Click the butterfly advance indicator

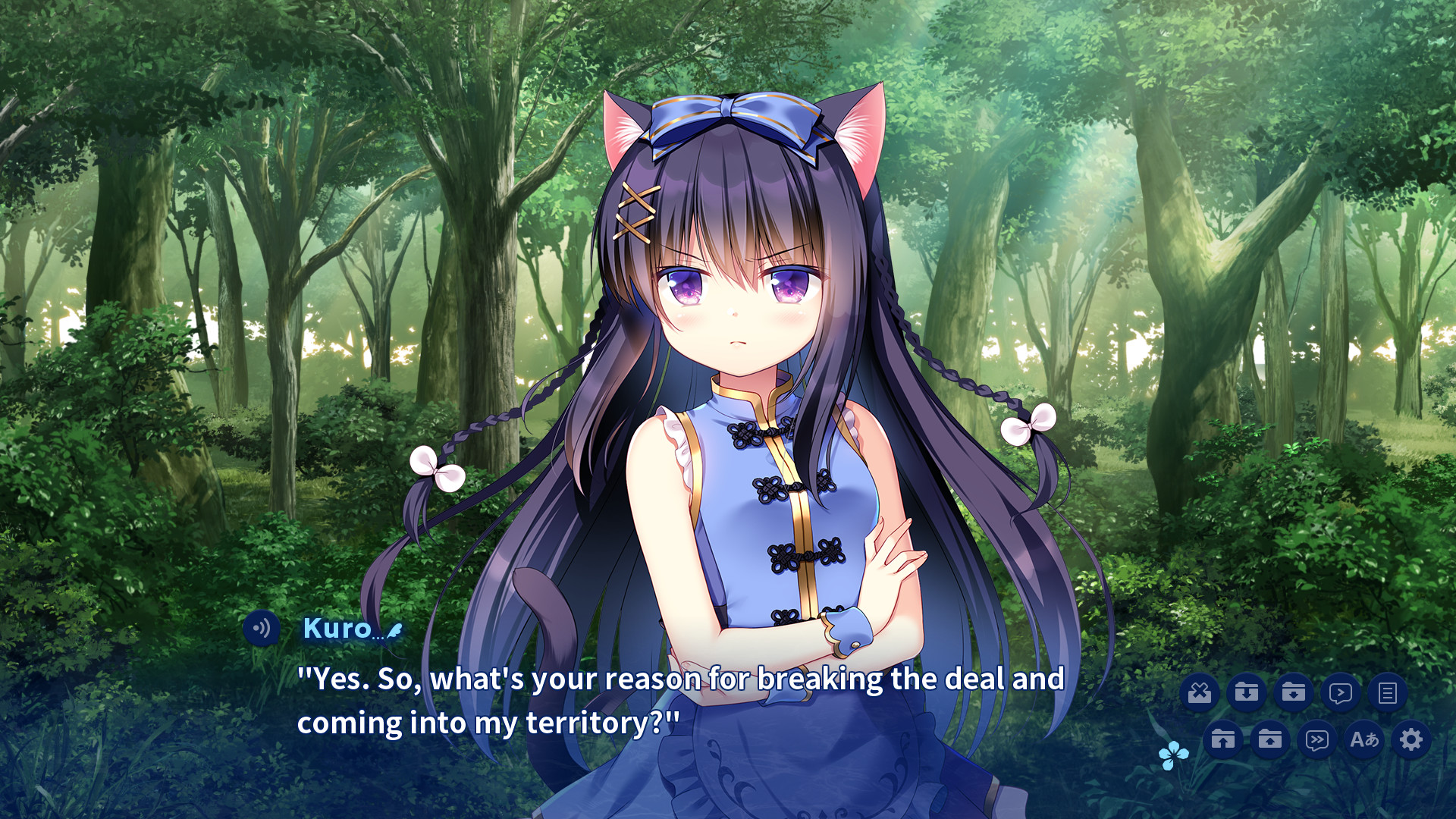(1173, 755)
